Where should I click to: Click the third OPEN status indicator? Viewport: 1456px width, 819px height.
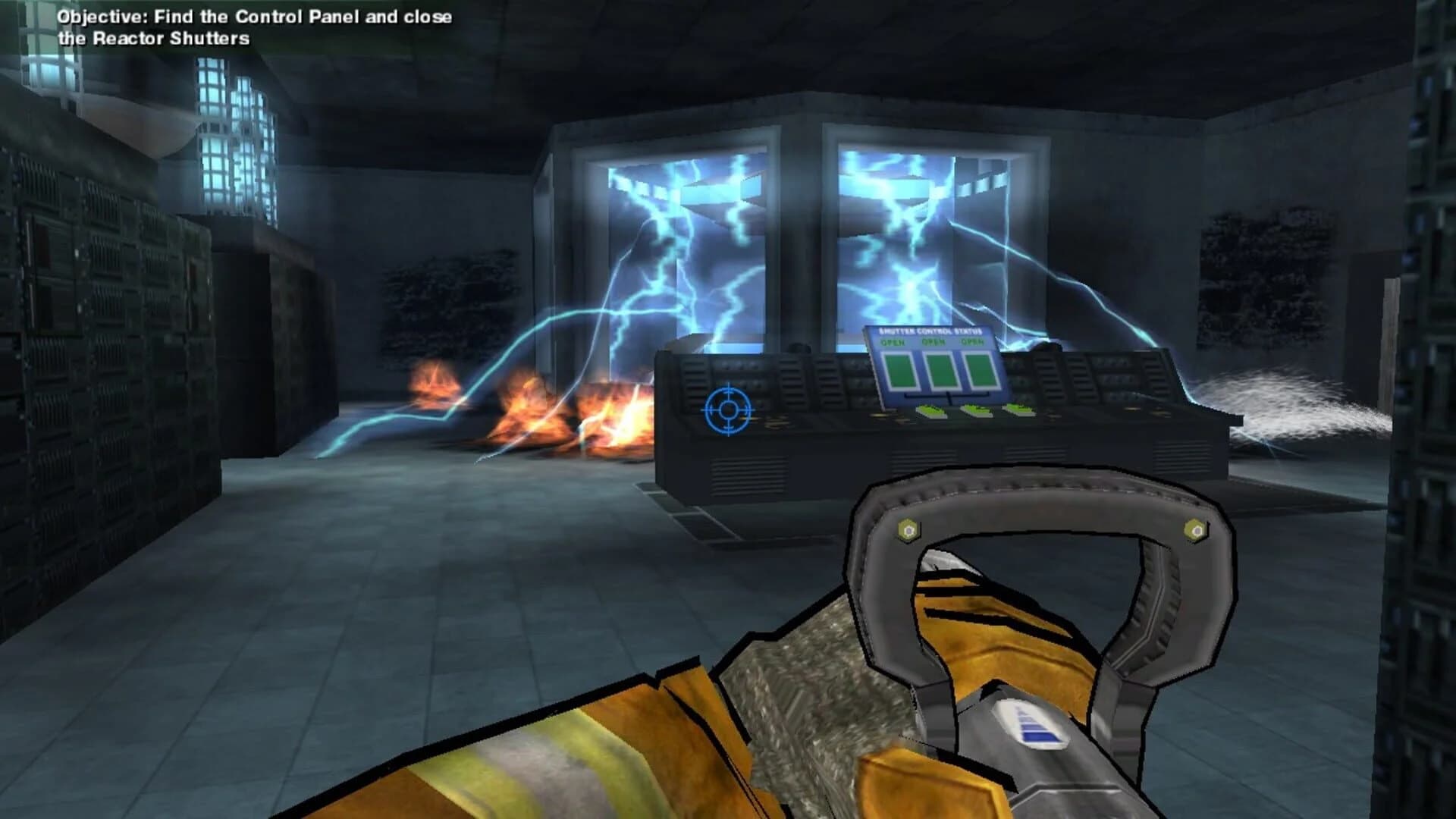[x=971, y=342]
